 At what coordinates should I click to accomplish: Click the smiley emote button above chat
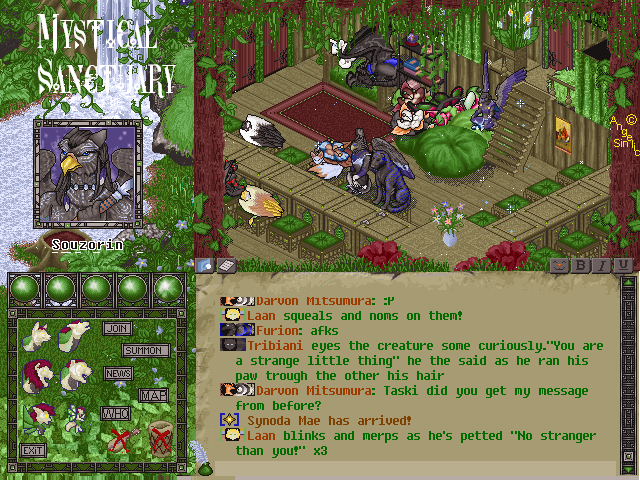(559, 265)
